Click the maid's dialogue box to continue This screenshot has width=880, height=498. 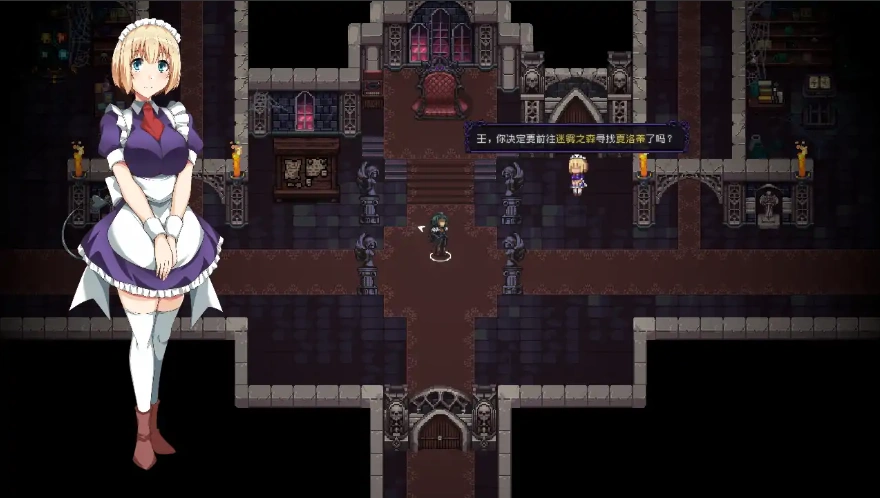568,138
